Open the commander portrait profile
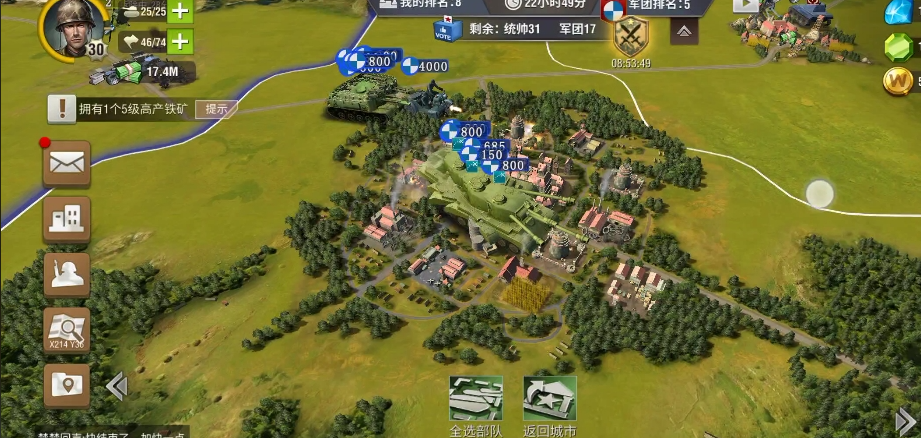 pyautogui.click(x=67, y=26)
